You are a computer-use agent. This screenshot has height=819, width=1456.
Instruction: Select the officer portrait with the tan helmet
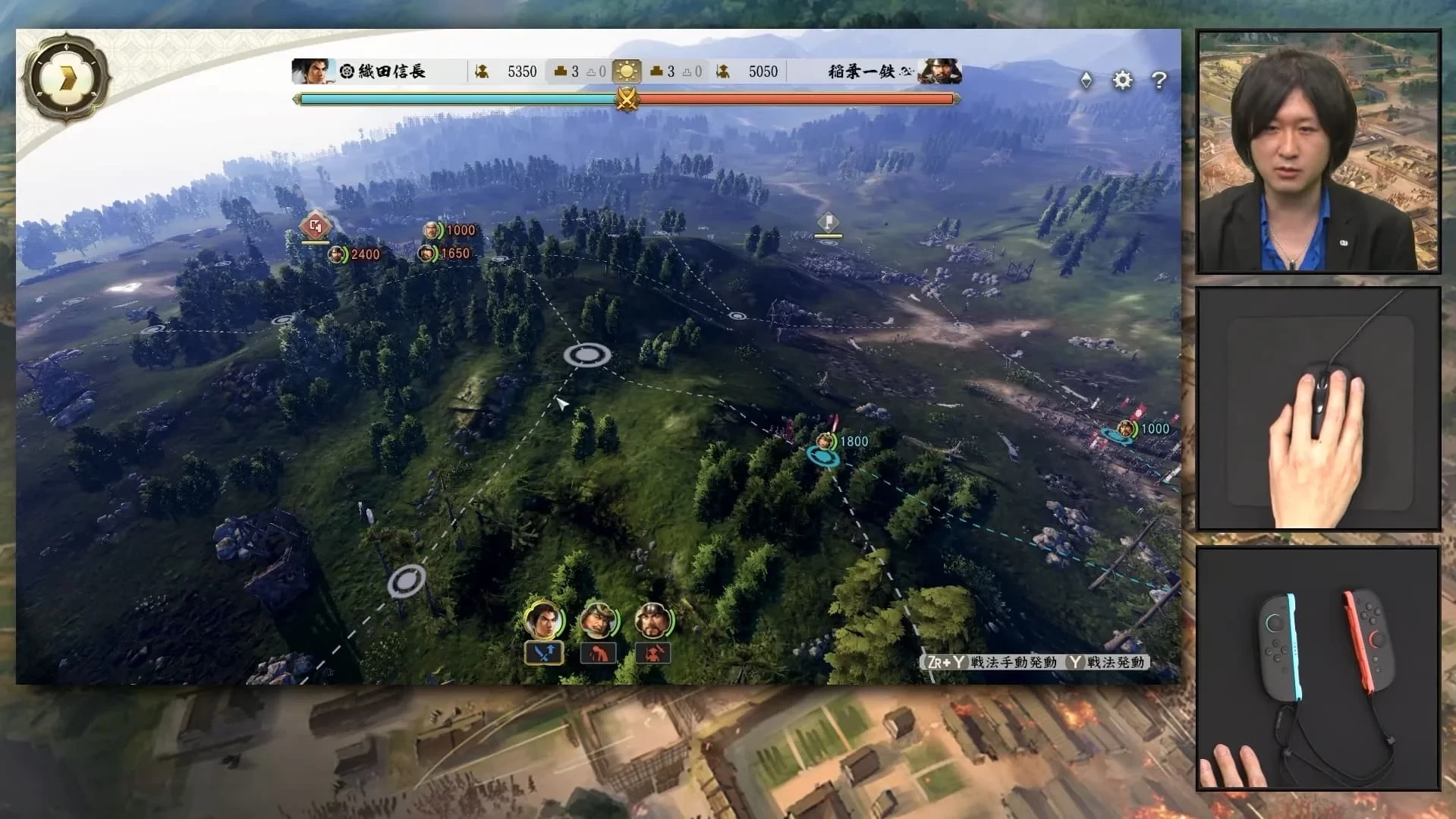tap(598, 620)
